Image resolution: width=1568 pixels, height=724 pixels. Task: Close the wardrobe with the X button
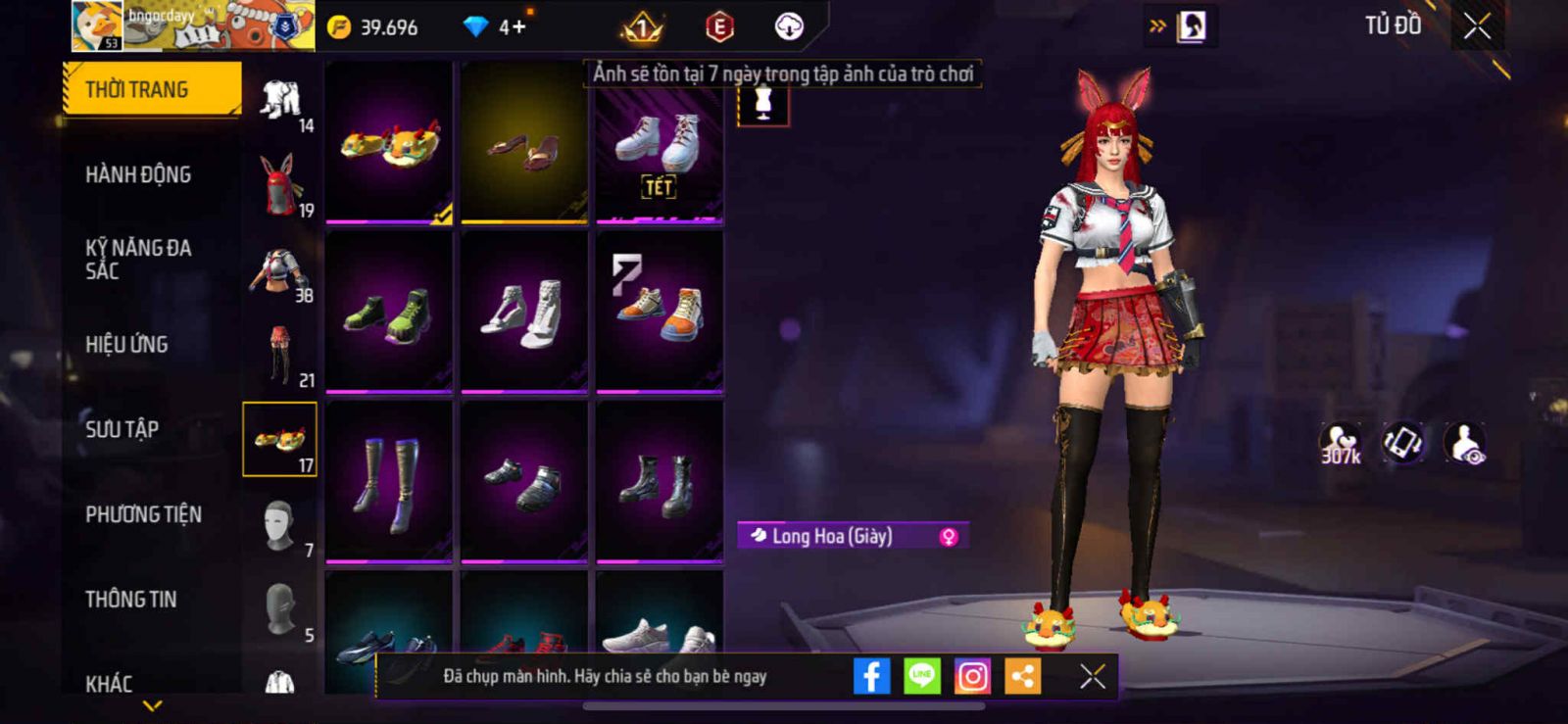tap(1477, 26)
